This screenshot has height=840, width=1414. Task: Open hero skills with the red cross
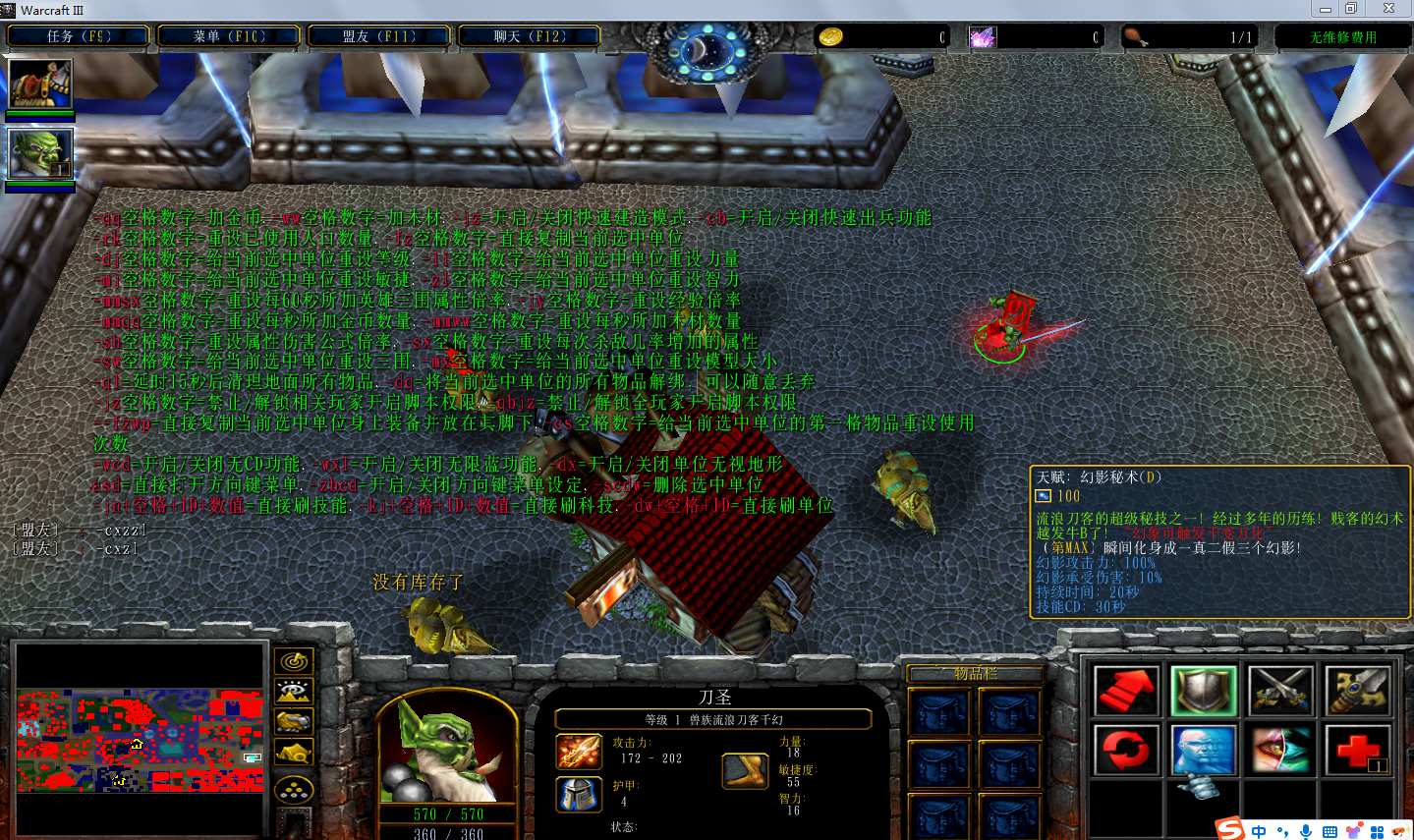pos(1357,750)
